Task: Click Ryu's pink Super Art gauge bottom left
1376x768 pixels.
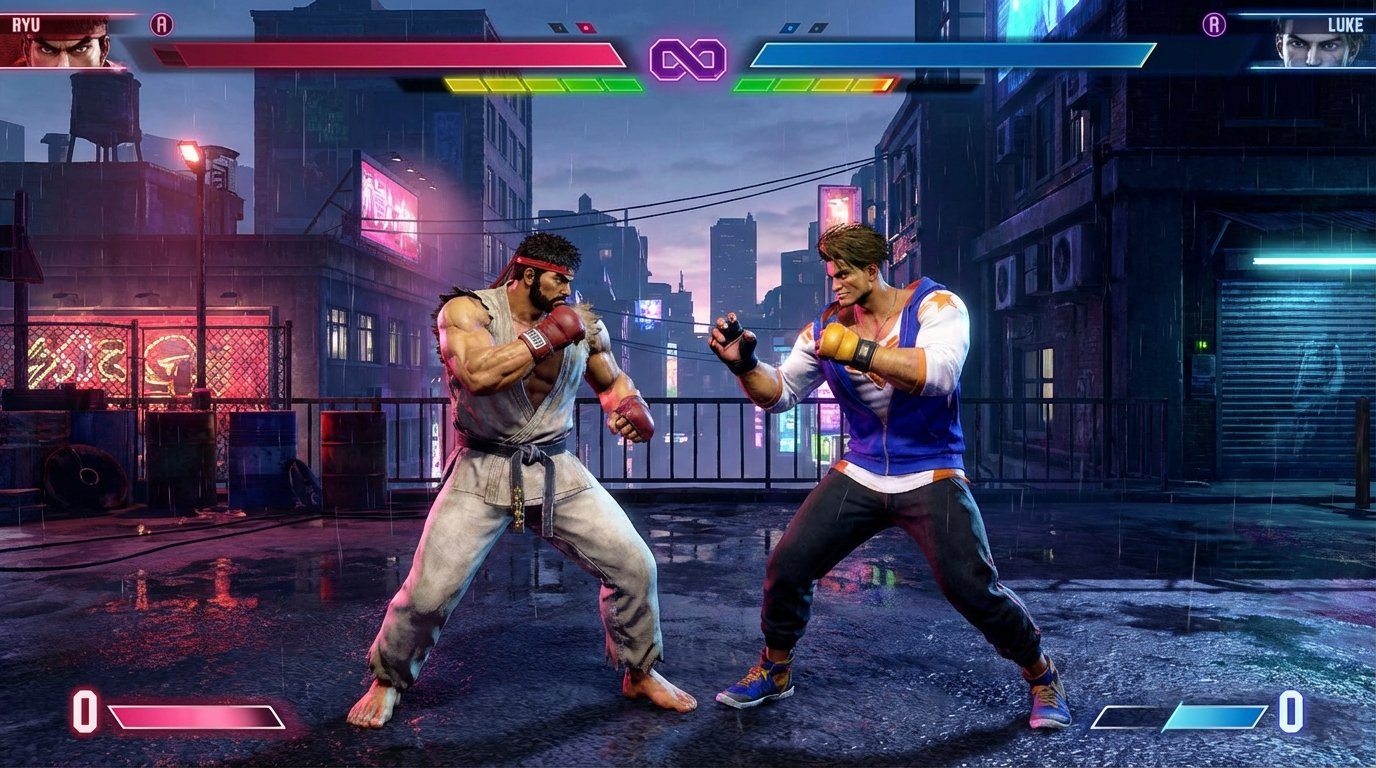Action: tap(190, 718)
